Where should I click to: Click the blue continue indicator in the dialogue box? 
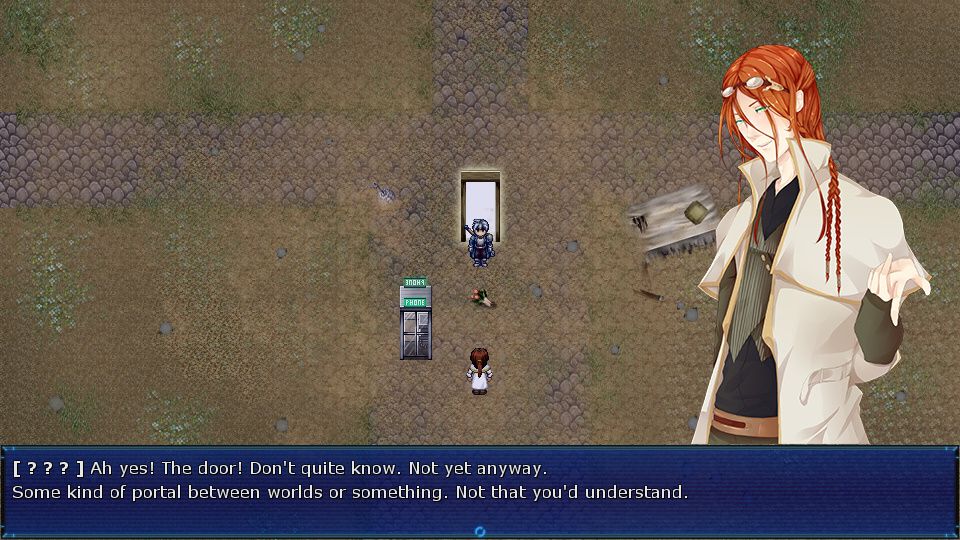click(480, 531)
